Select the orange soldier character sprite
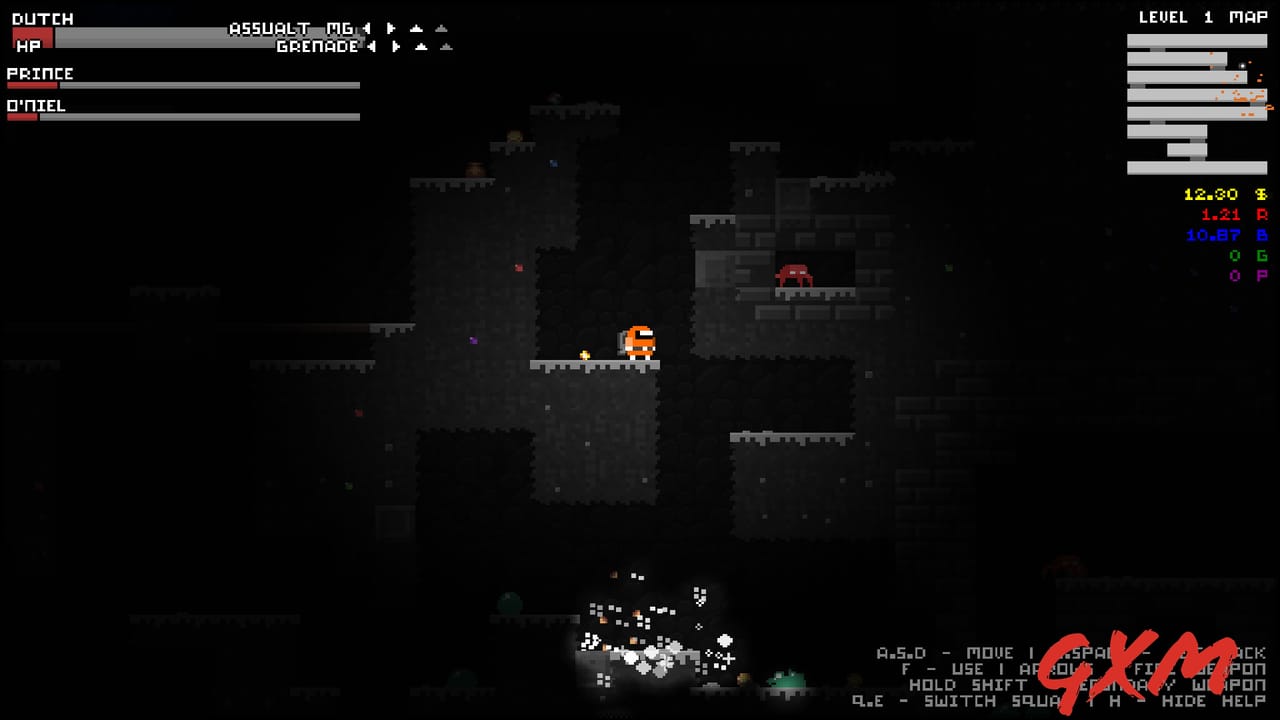 point(638,340)
